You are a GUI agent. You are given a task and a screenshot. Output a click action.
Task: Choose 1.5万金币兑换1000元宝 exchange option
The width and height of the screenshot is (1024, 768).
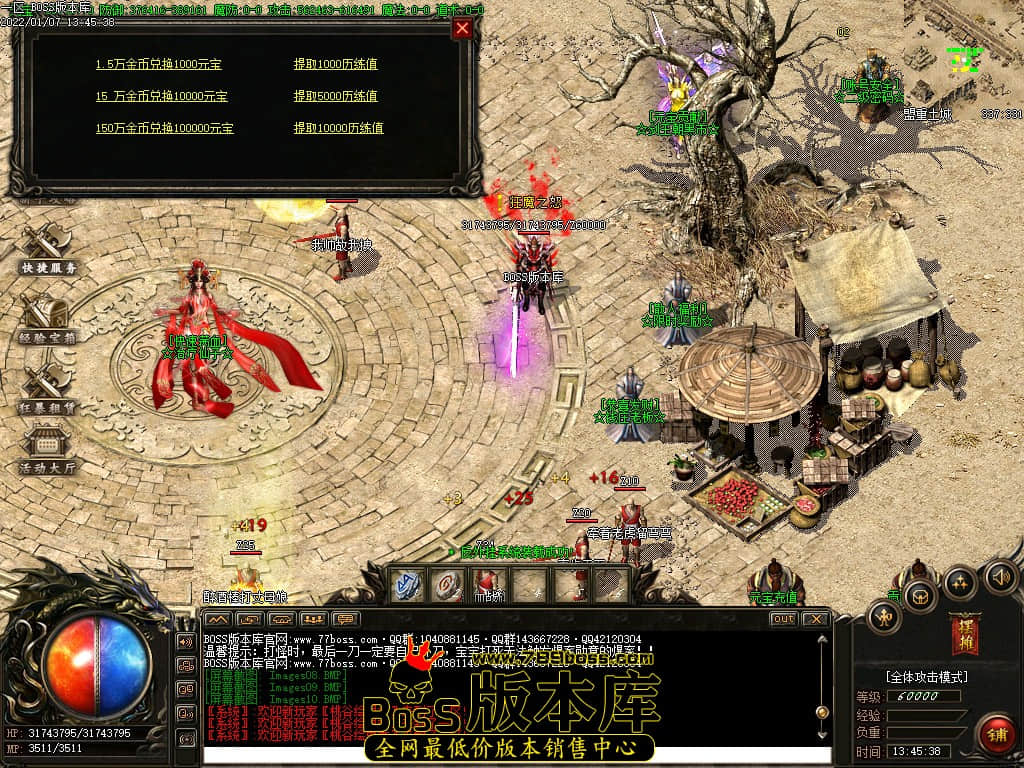[158, 64]
